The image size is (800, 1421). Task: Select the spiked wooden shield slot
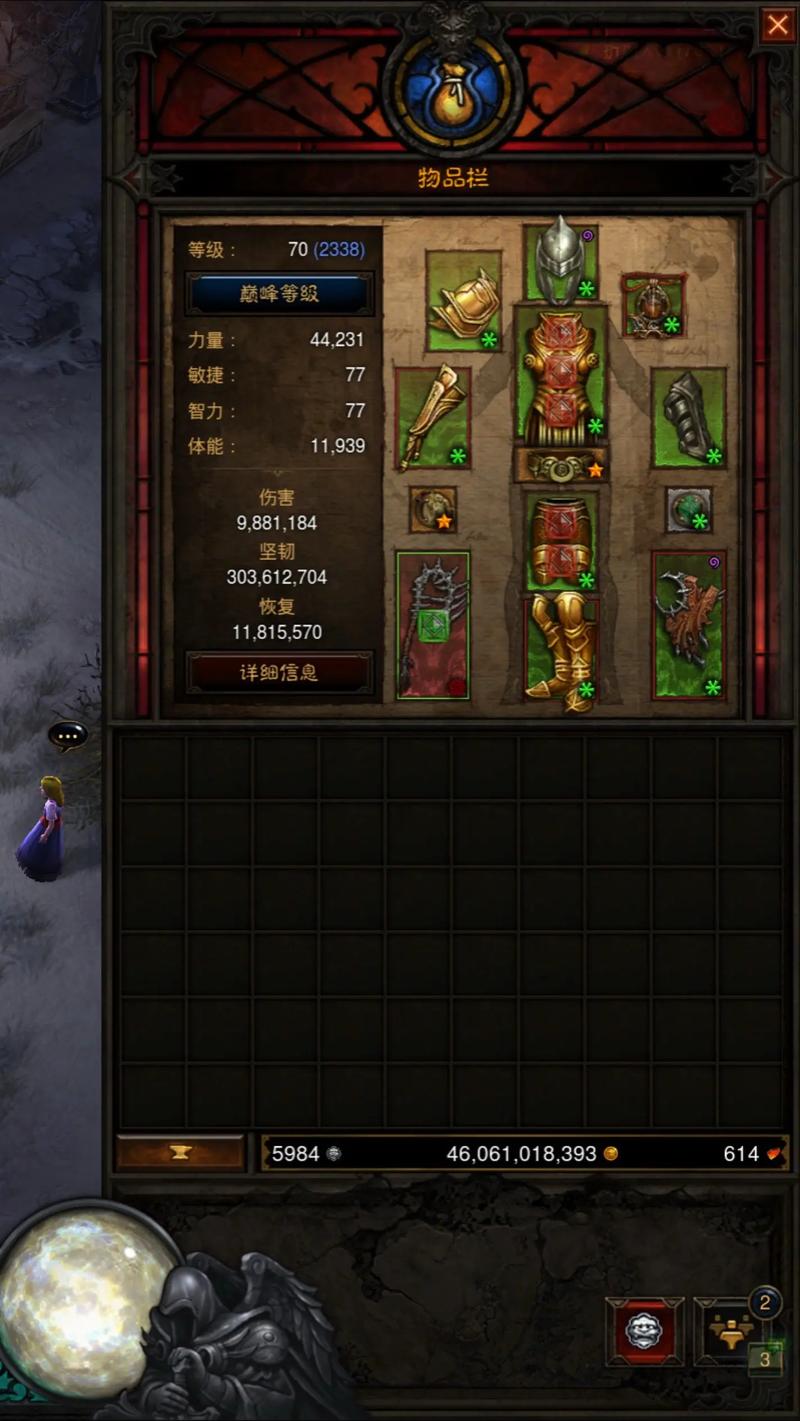click(x=688, y=625)
